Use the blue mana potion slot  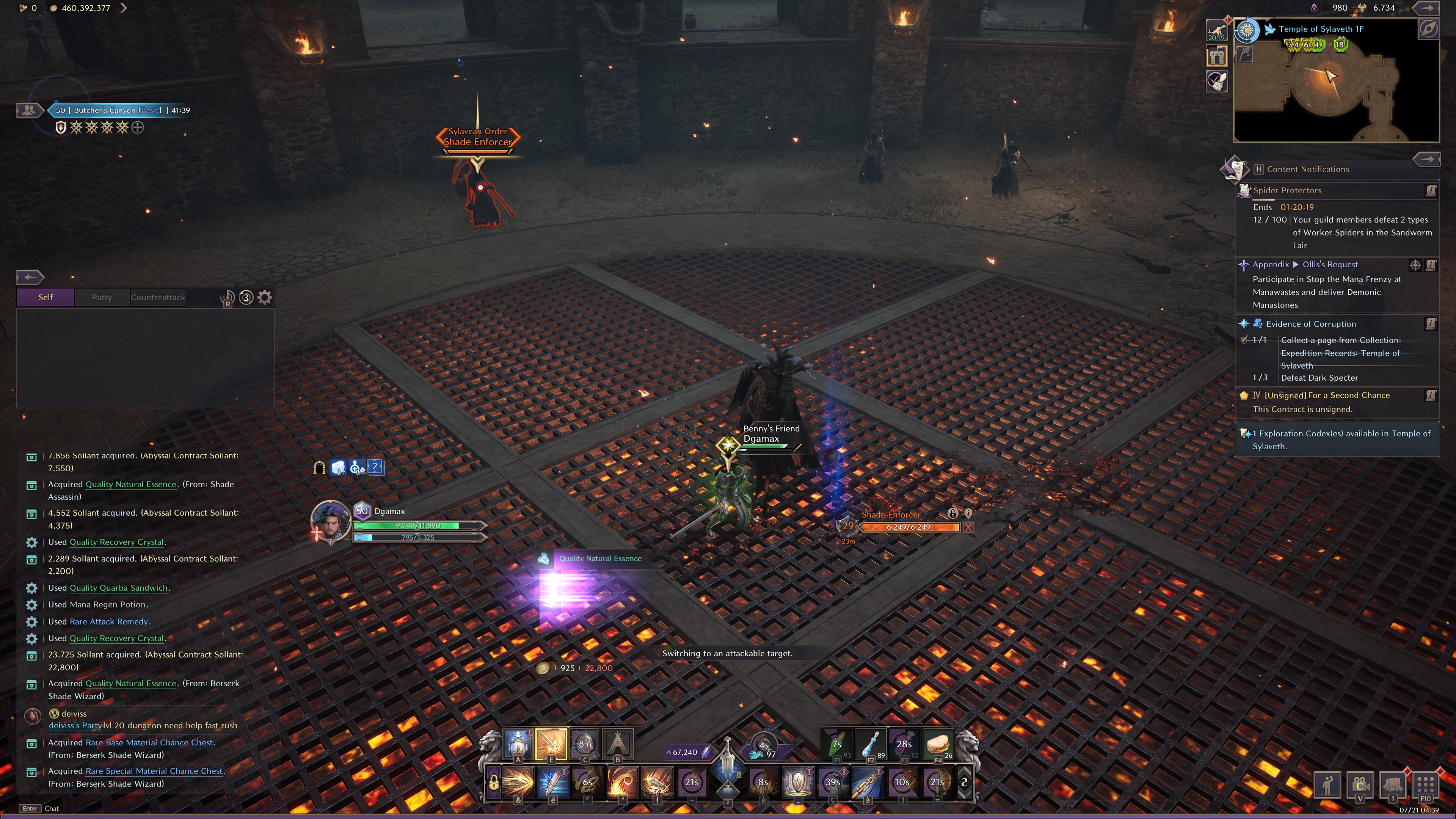[871, 744]
